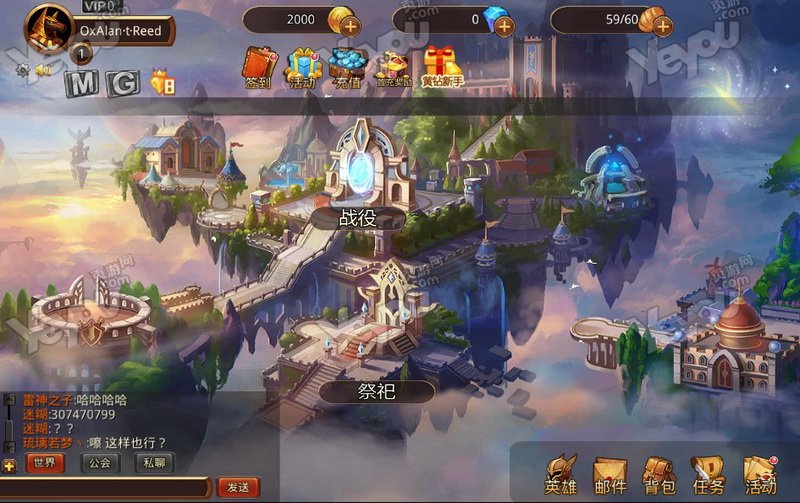Screen dimensions: 800x503
Task: Open the 任务 quest scroll
Action: pos(708,474)
